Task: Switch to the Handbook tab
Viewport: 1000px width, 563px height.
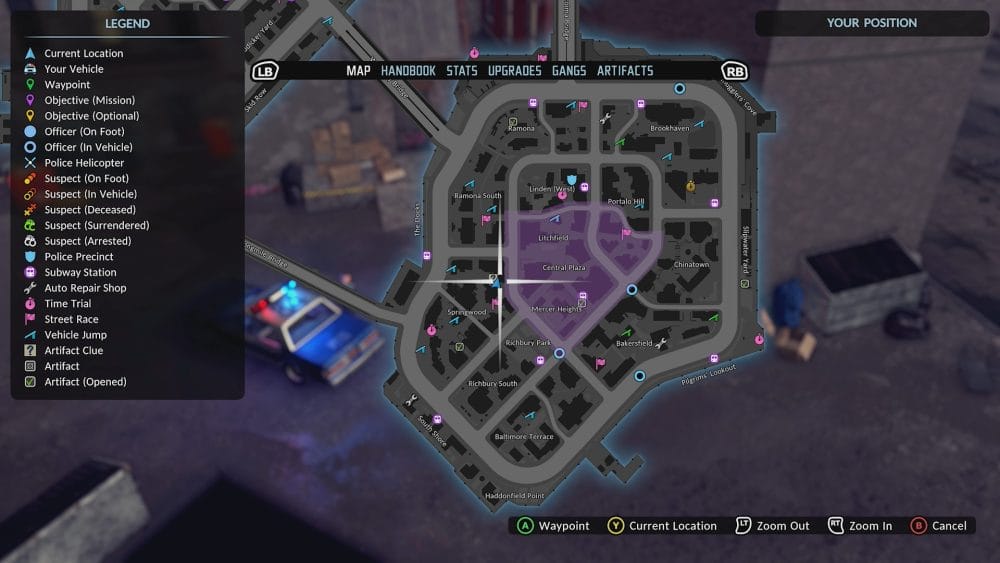Action: 408,71
